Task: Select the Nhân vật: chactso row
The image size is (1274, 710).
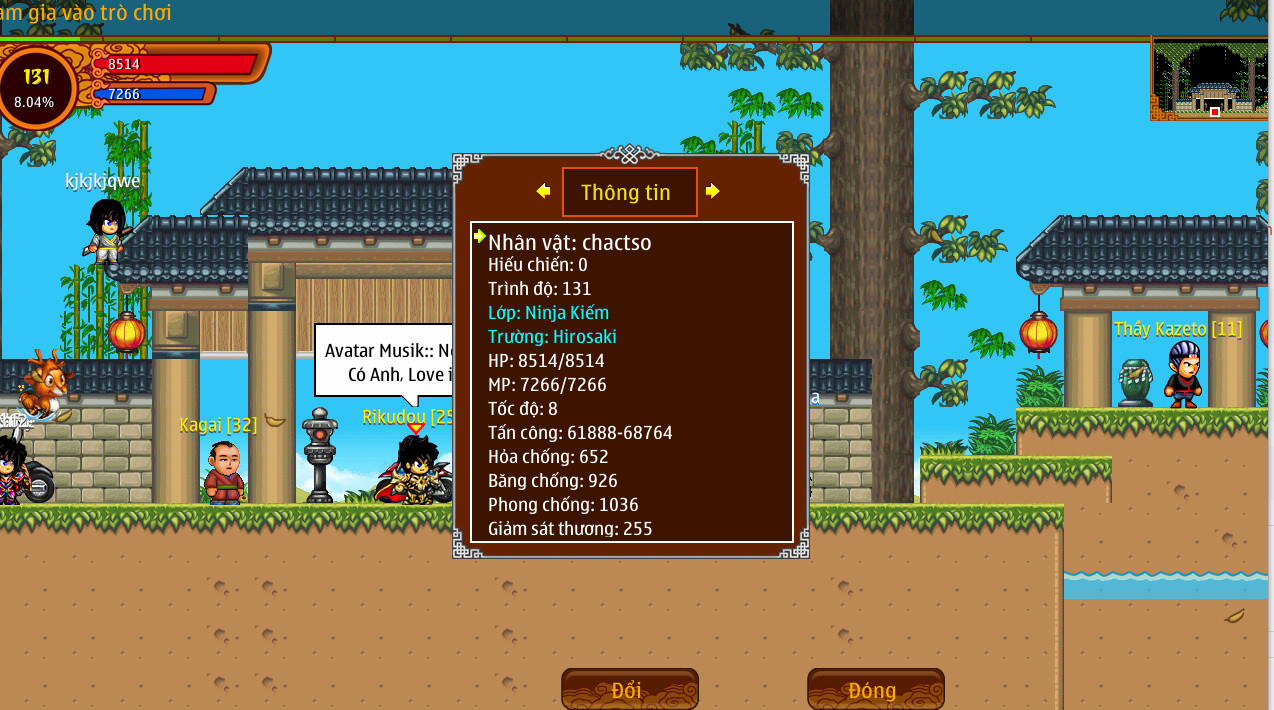Action: point(570,242)
